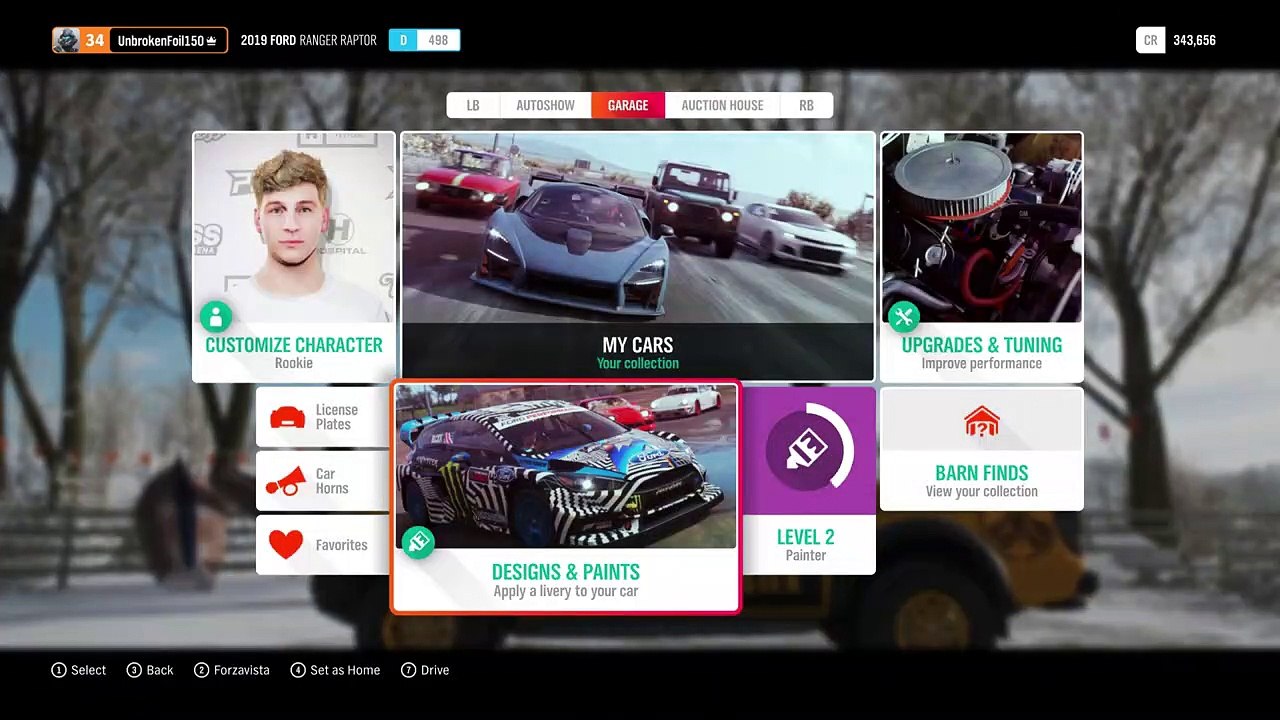Select the Car Horns option
Screen dimensions: 1280x720
322,481
